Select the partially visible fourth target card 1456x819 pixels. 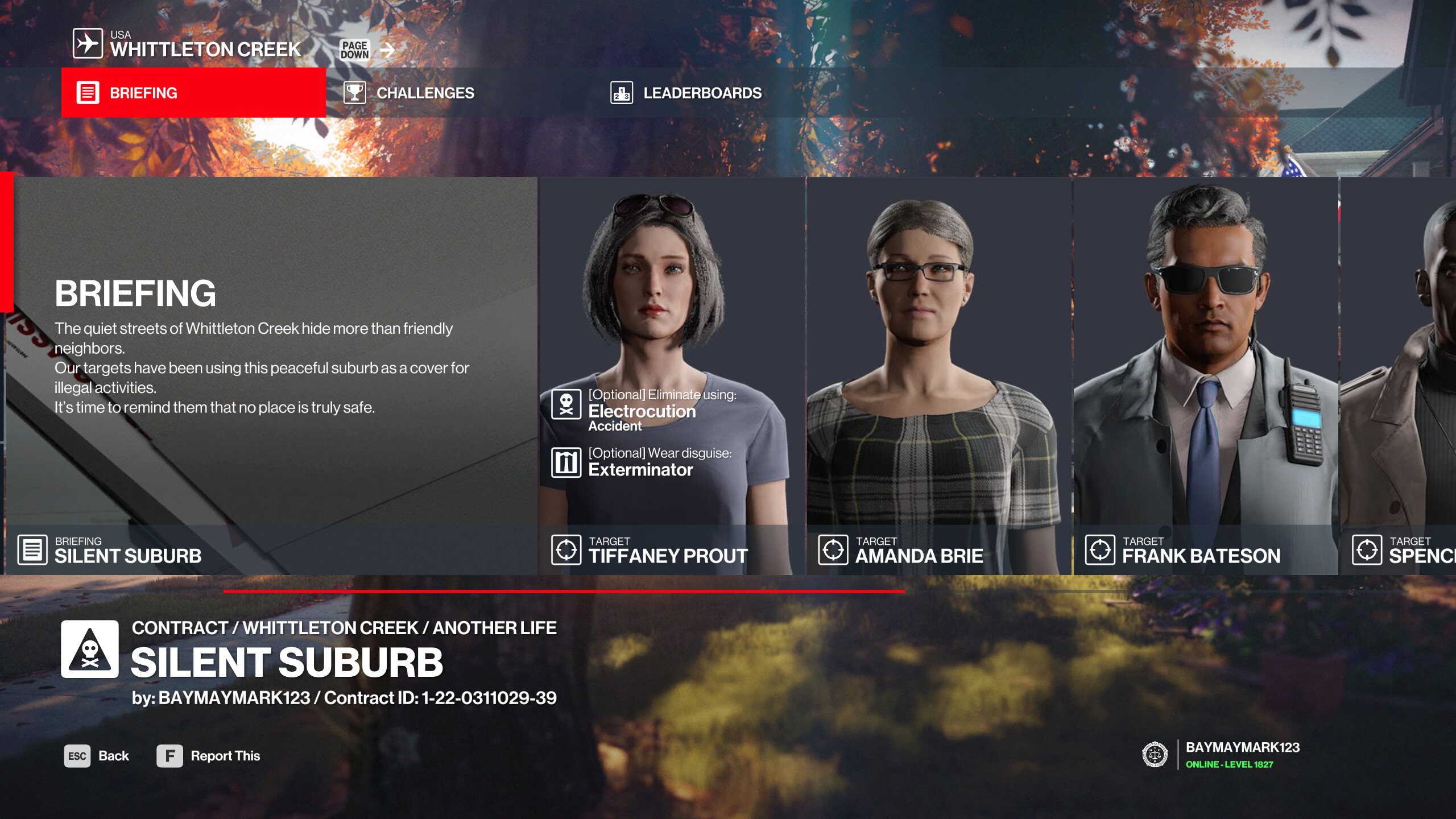tap(1398, 375)
